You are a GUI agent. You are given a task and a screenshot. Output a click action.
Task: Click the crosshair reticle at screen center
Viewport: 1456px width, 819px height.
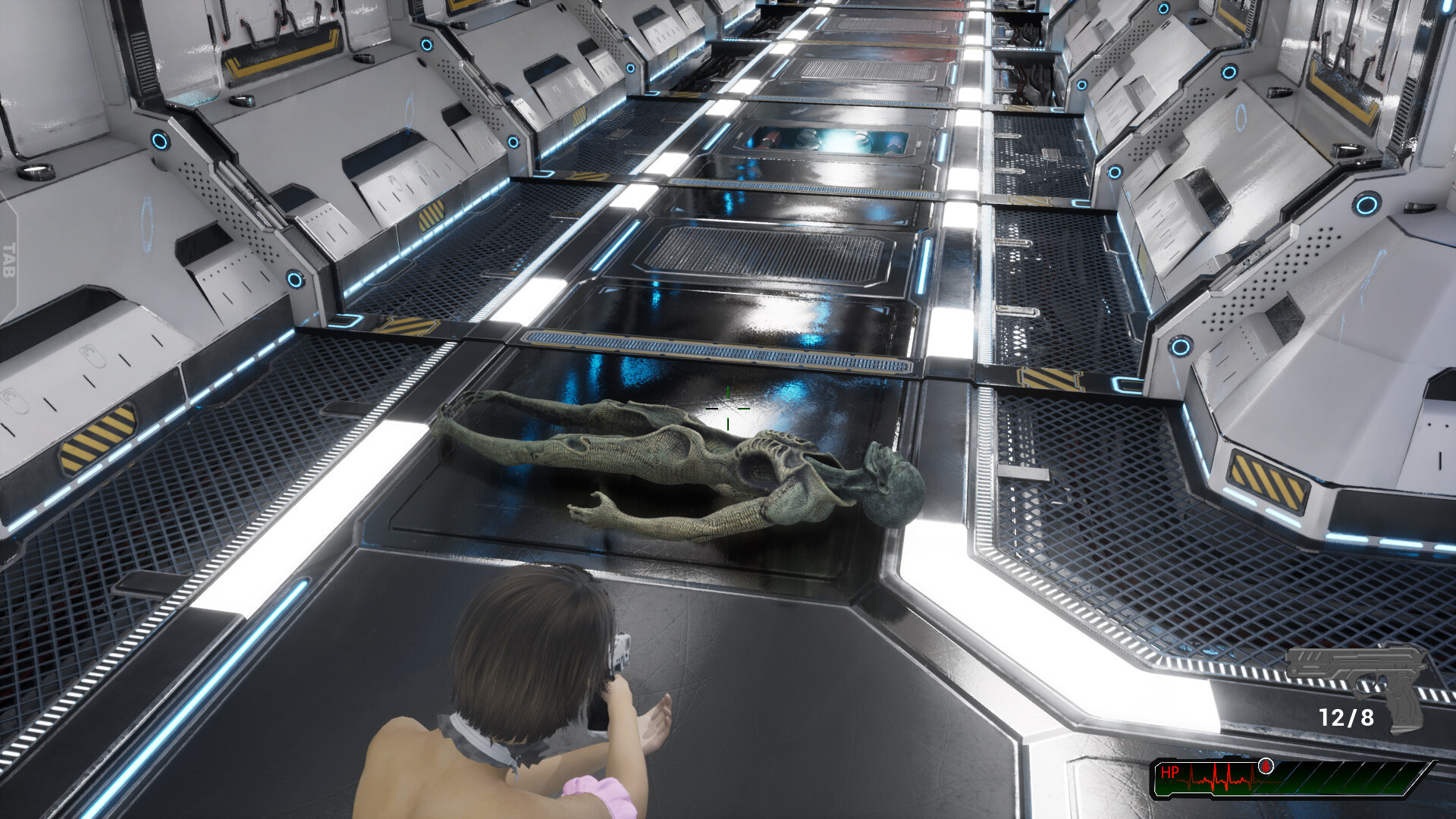728,409
